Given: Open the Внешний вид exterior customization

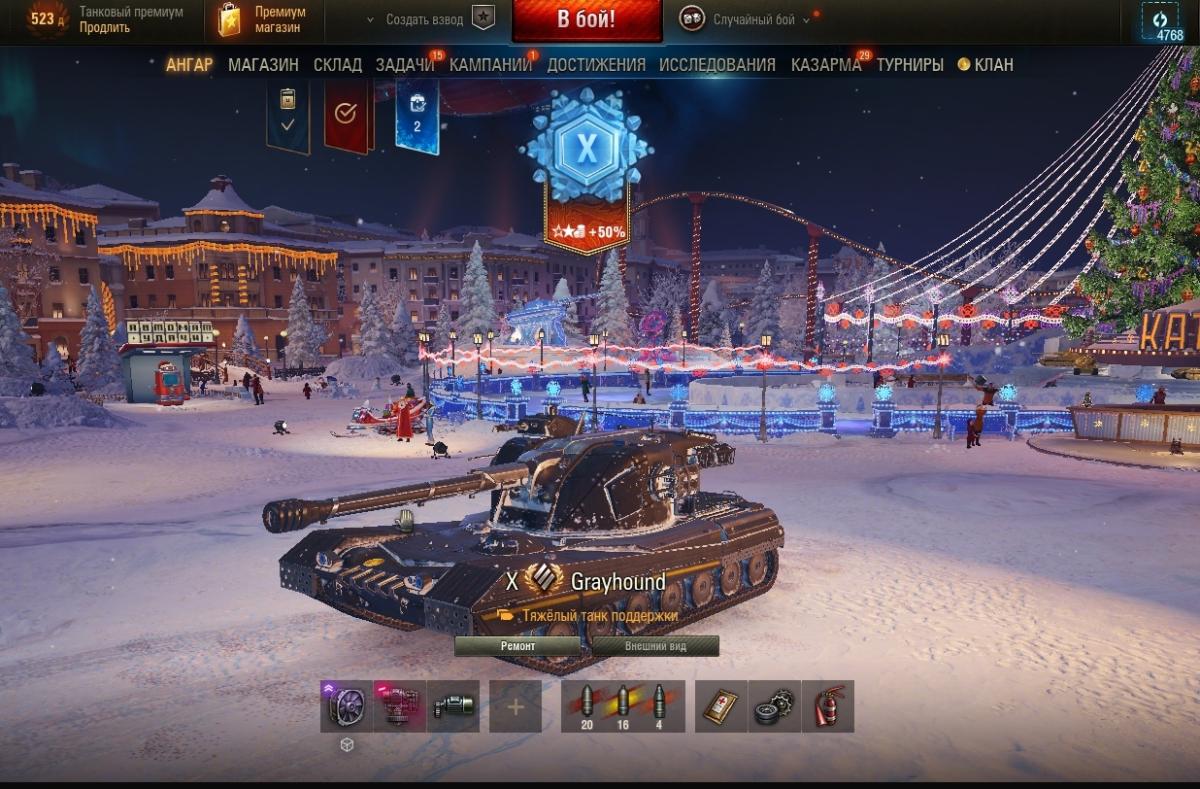Looking at the screenshot, I should [x=655, y=646].
